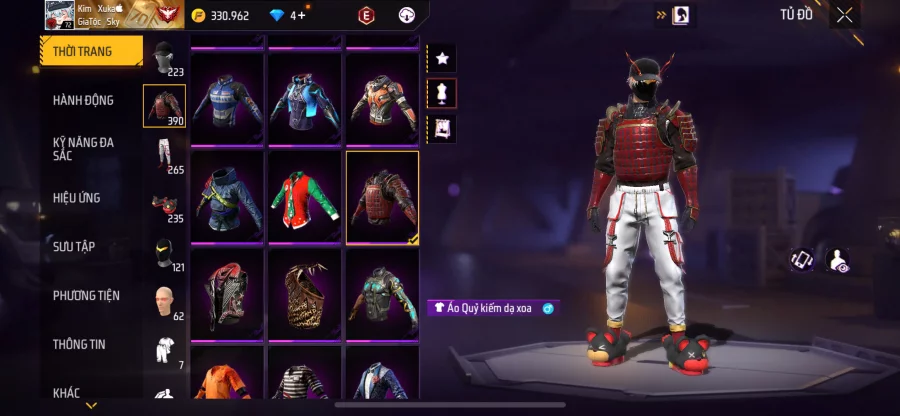Show the Thông Tin tab
The image size is (900, 416).
coord(79,344)
